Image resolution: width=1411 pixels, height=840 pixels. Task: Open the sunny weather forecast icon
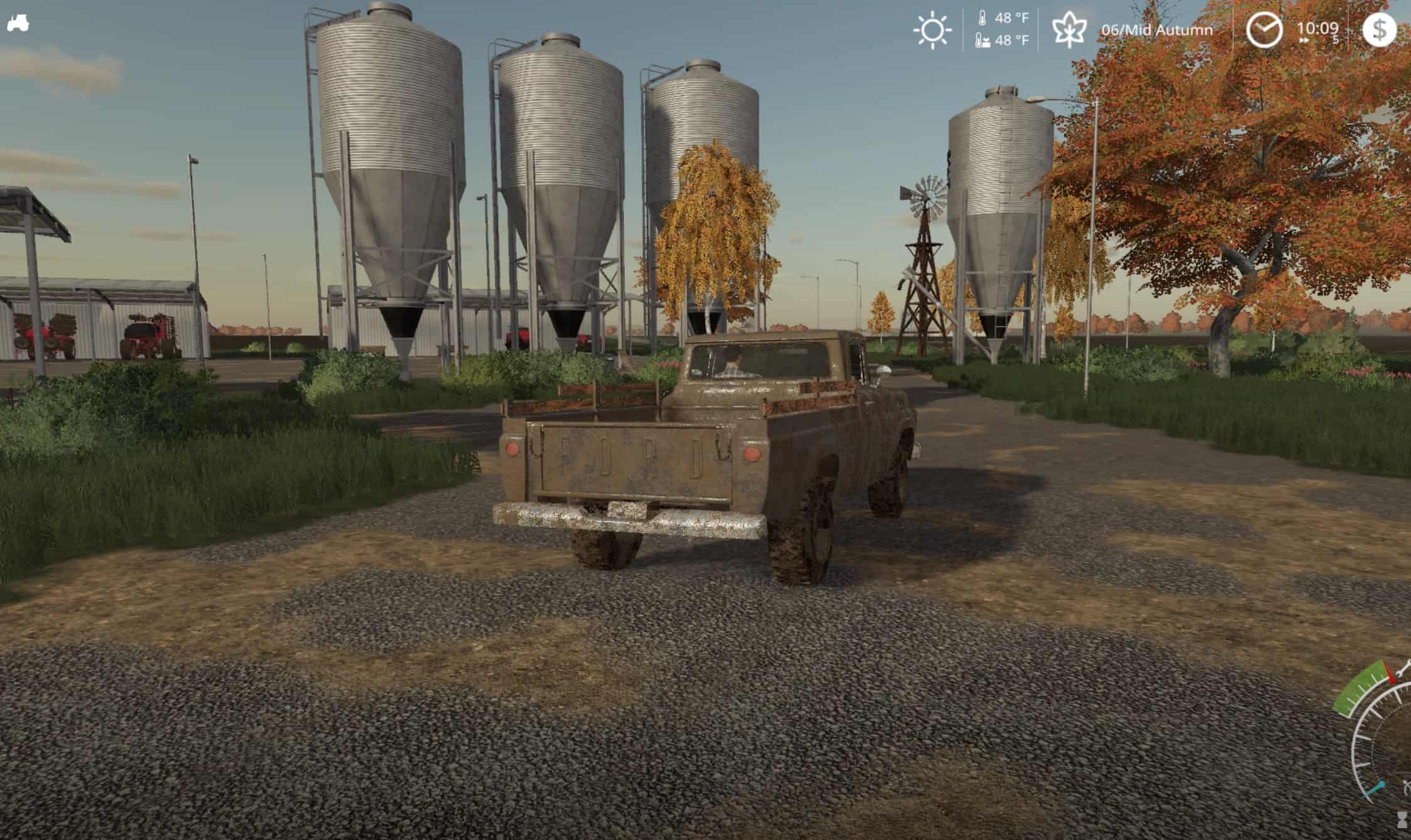coord(932,30)
